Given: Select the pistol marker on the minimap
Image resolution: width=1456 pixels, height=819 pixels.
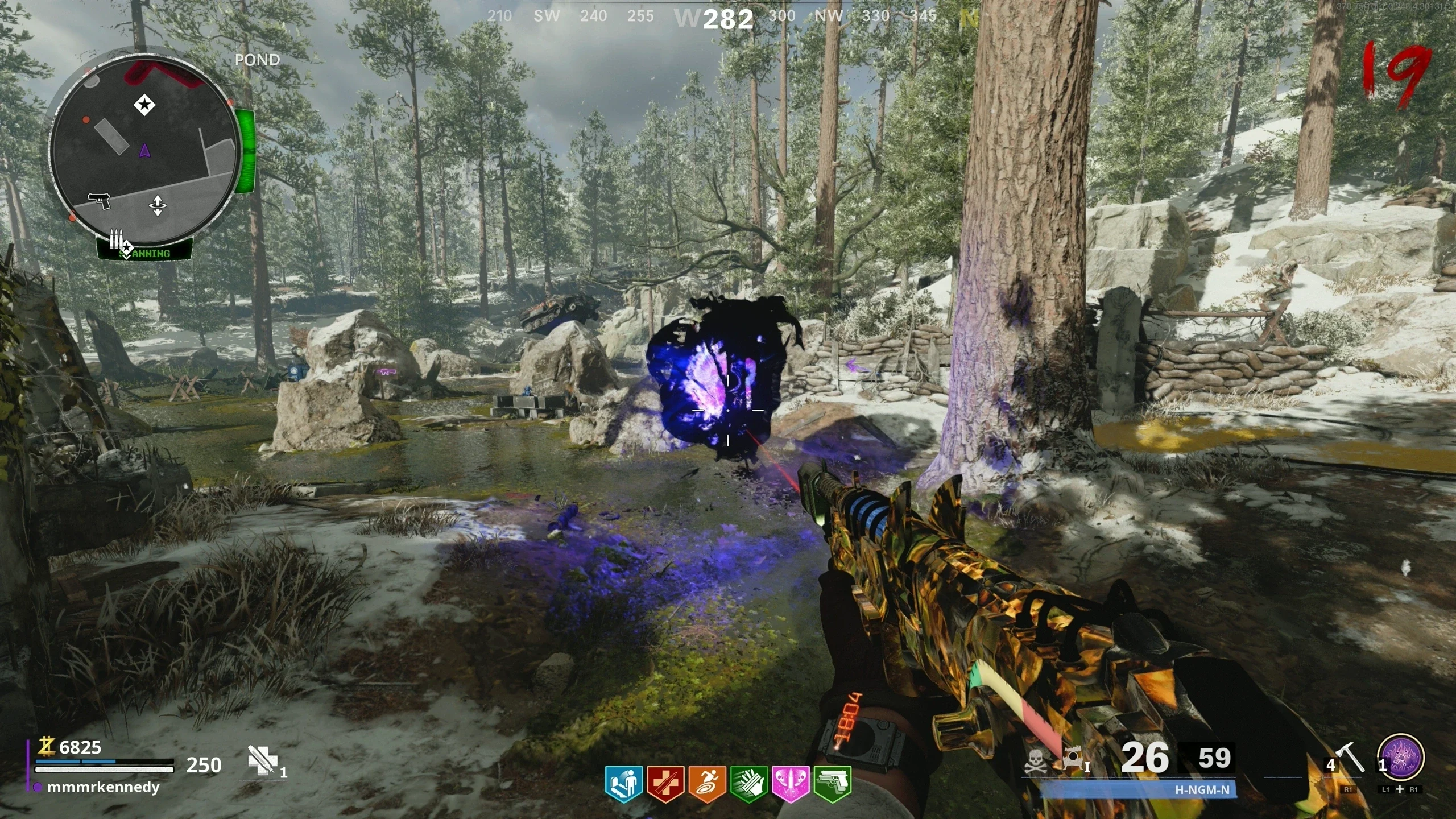Looking at the screenshot, I should pyautogui.click(x=99, y=201).
